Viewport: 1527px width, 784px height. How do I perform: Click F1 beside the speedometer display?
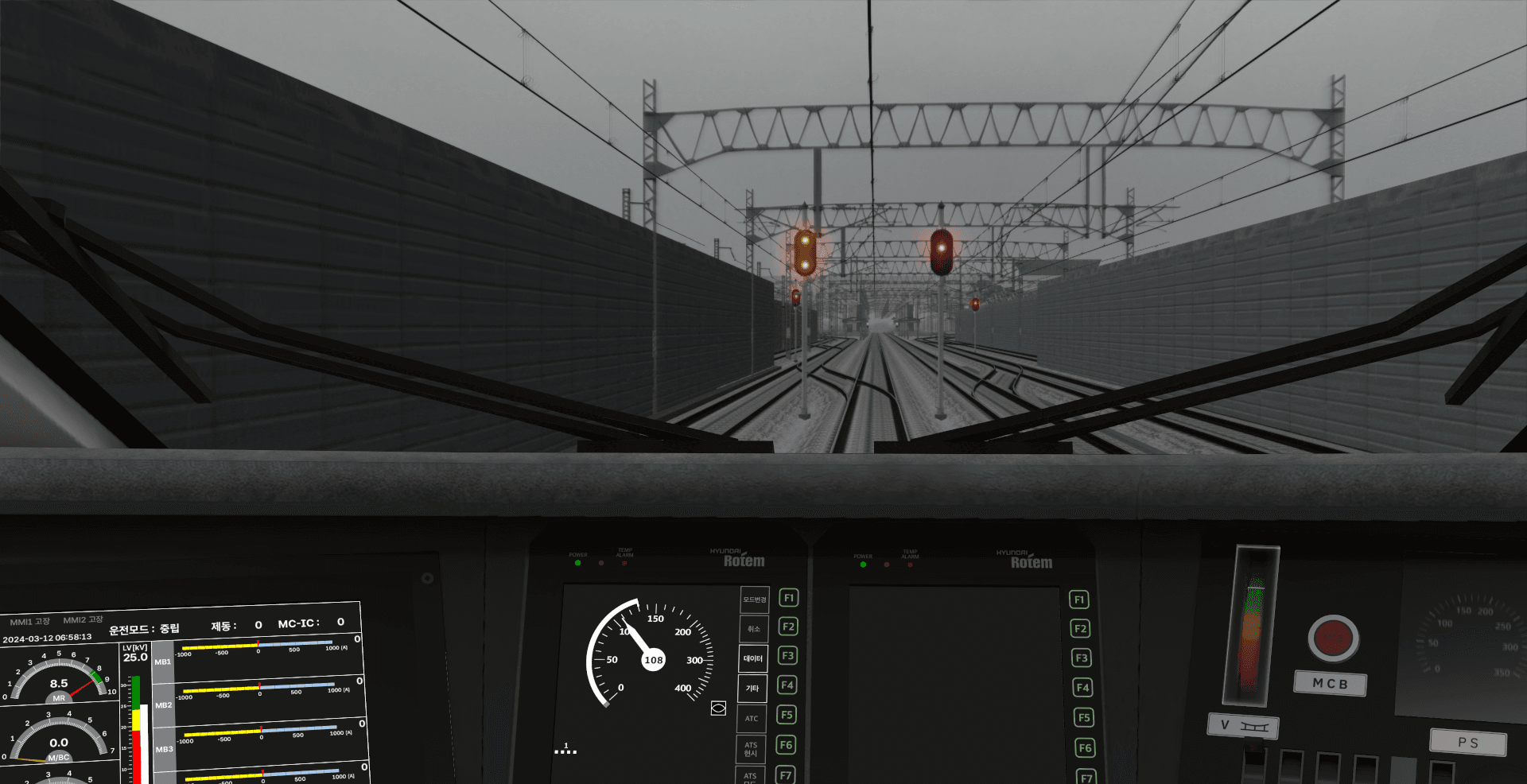pyautogui.click(x=788, y=598)
